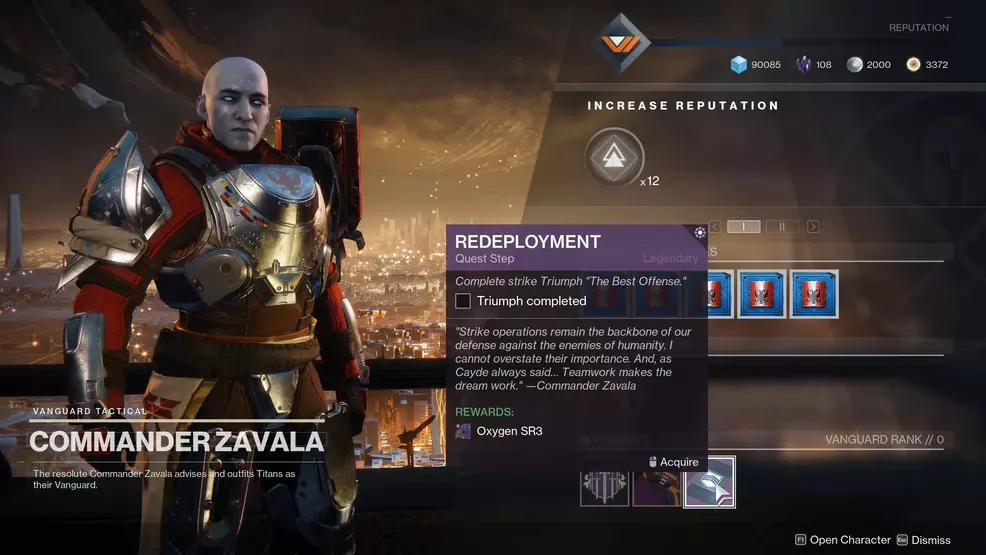The width and height of the screenshot is (986, 555).
Task: Acquire the highlighted Redeployment quest item
Action: [x=709, y=482]
